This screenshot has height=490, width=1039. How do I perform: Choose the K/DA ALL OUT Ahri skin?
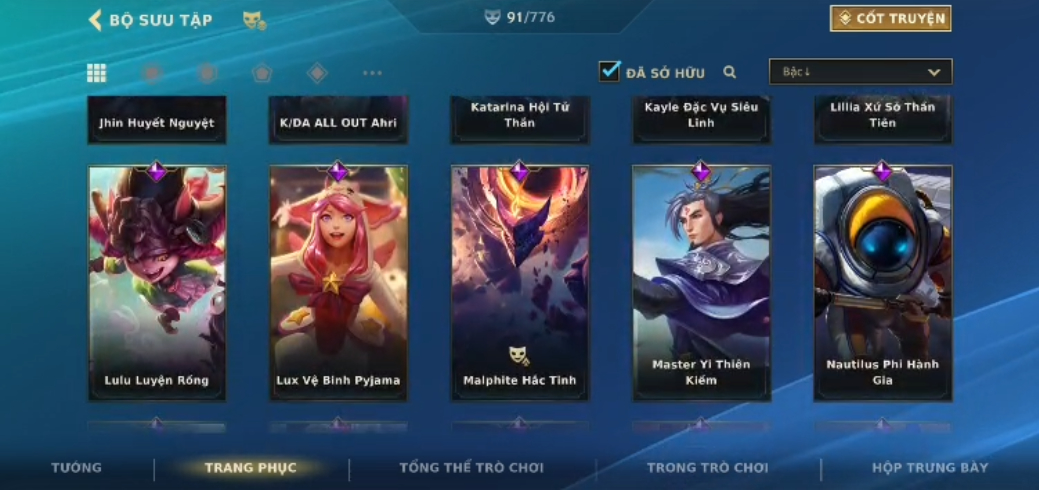click(338, 121)
